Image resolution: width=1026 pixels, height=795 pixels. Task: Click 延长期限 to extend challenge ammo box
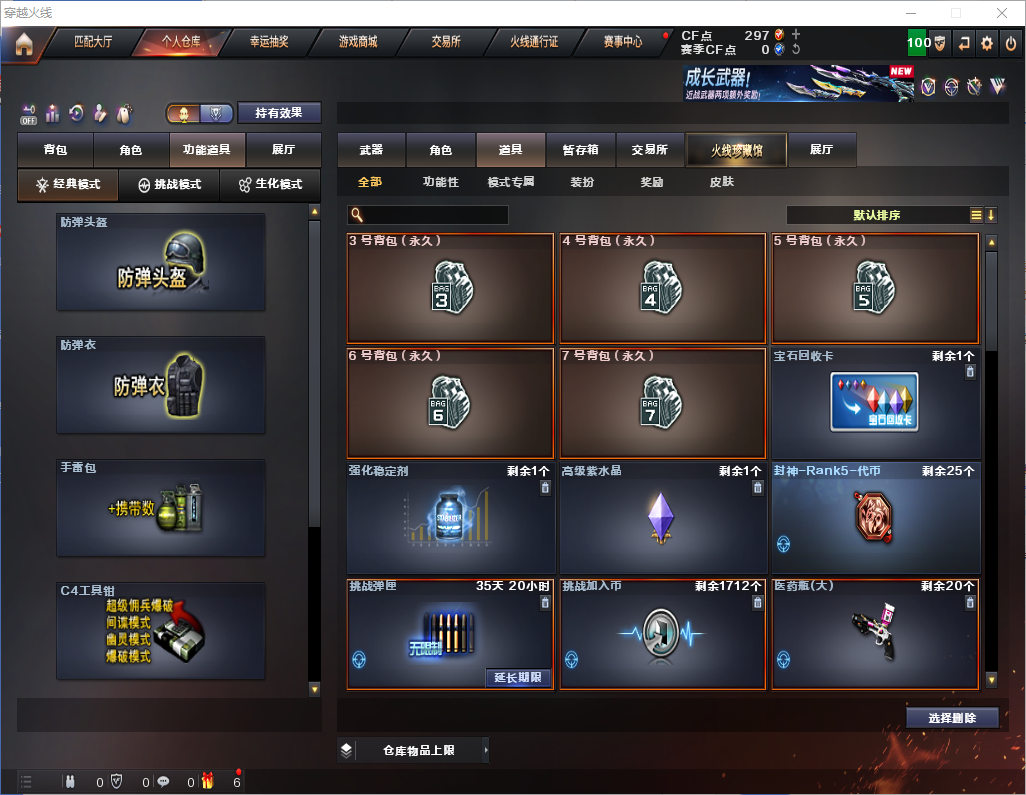pyautogui.click(x=518, y=677)
